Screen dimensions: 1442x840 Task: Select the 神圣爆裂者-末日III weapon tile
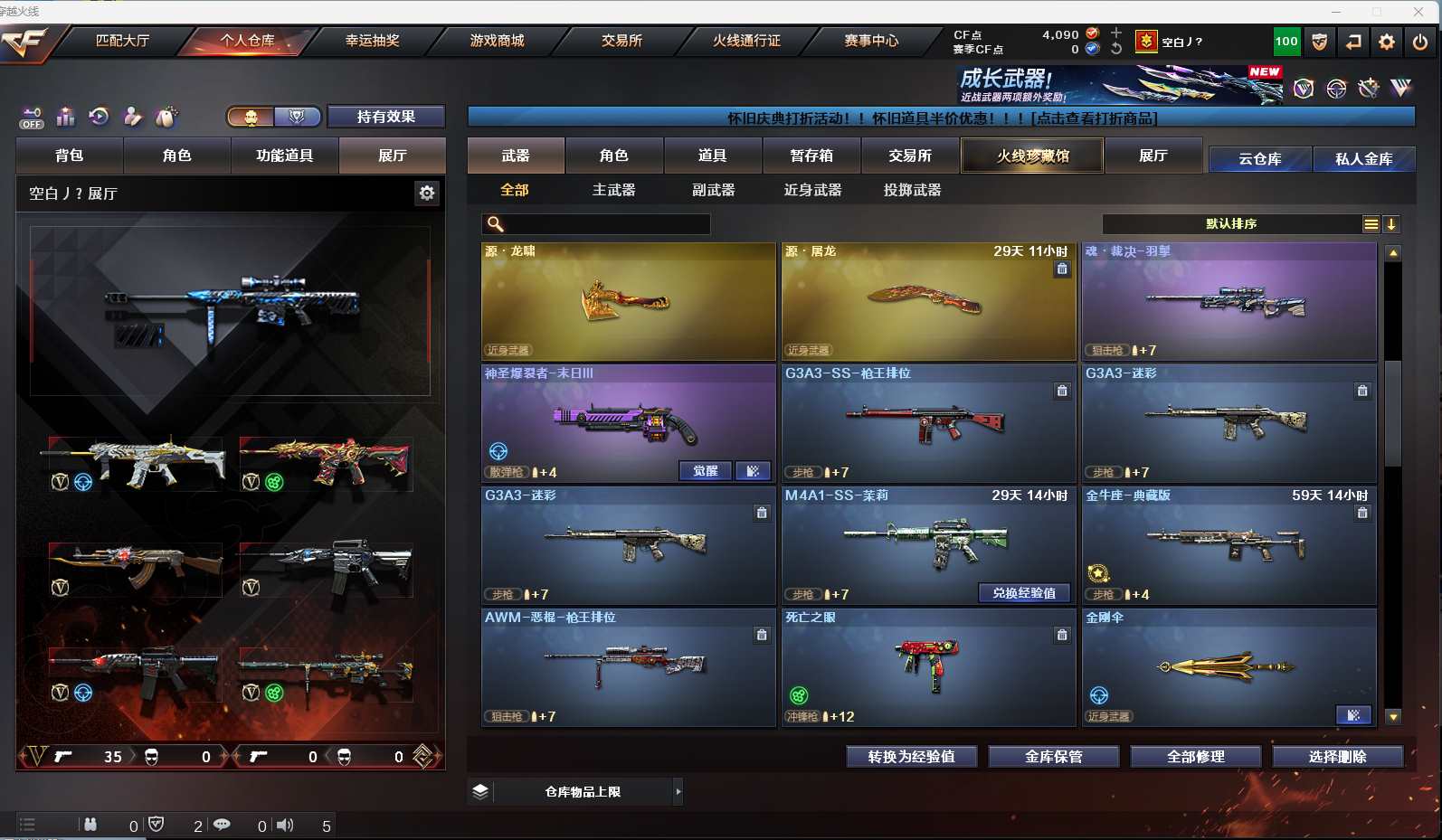(628, 422)
